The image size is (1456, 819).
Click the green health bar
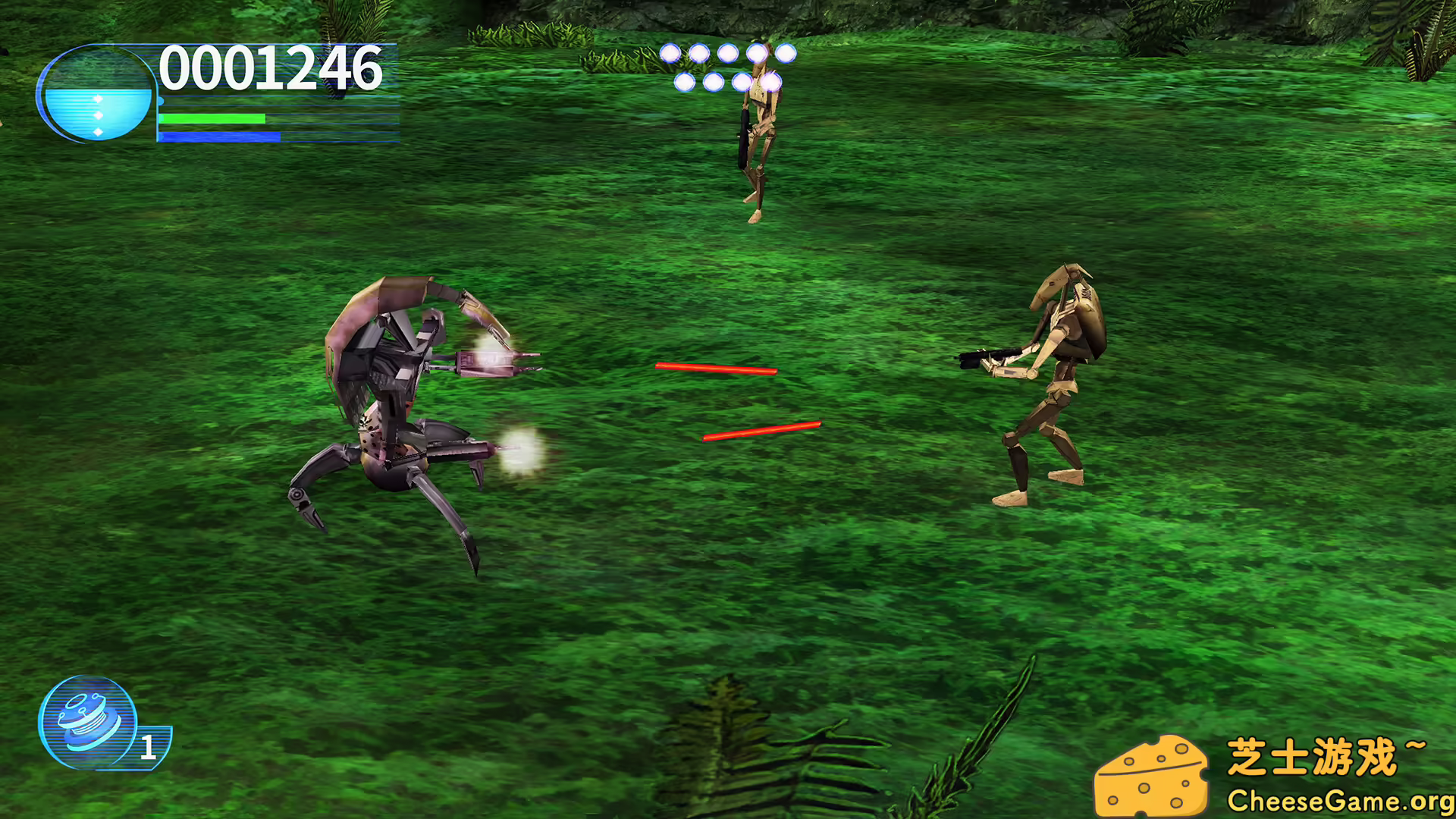(x=212, y=119)
